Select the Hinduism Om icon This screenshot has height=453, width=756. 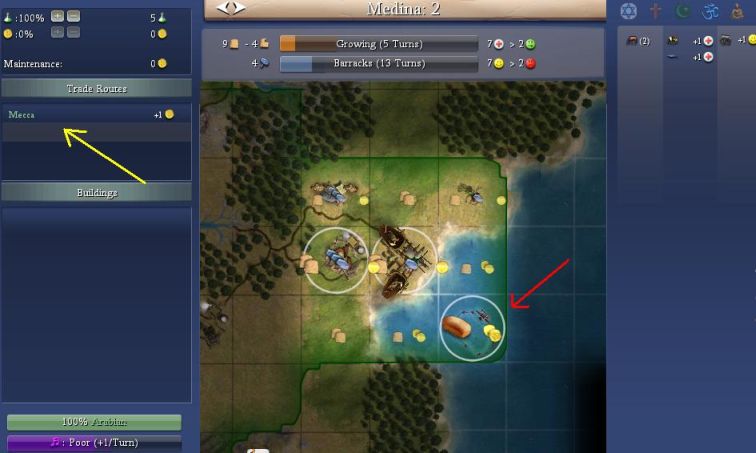[711, 11]
